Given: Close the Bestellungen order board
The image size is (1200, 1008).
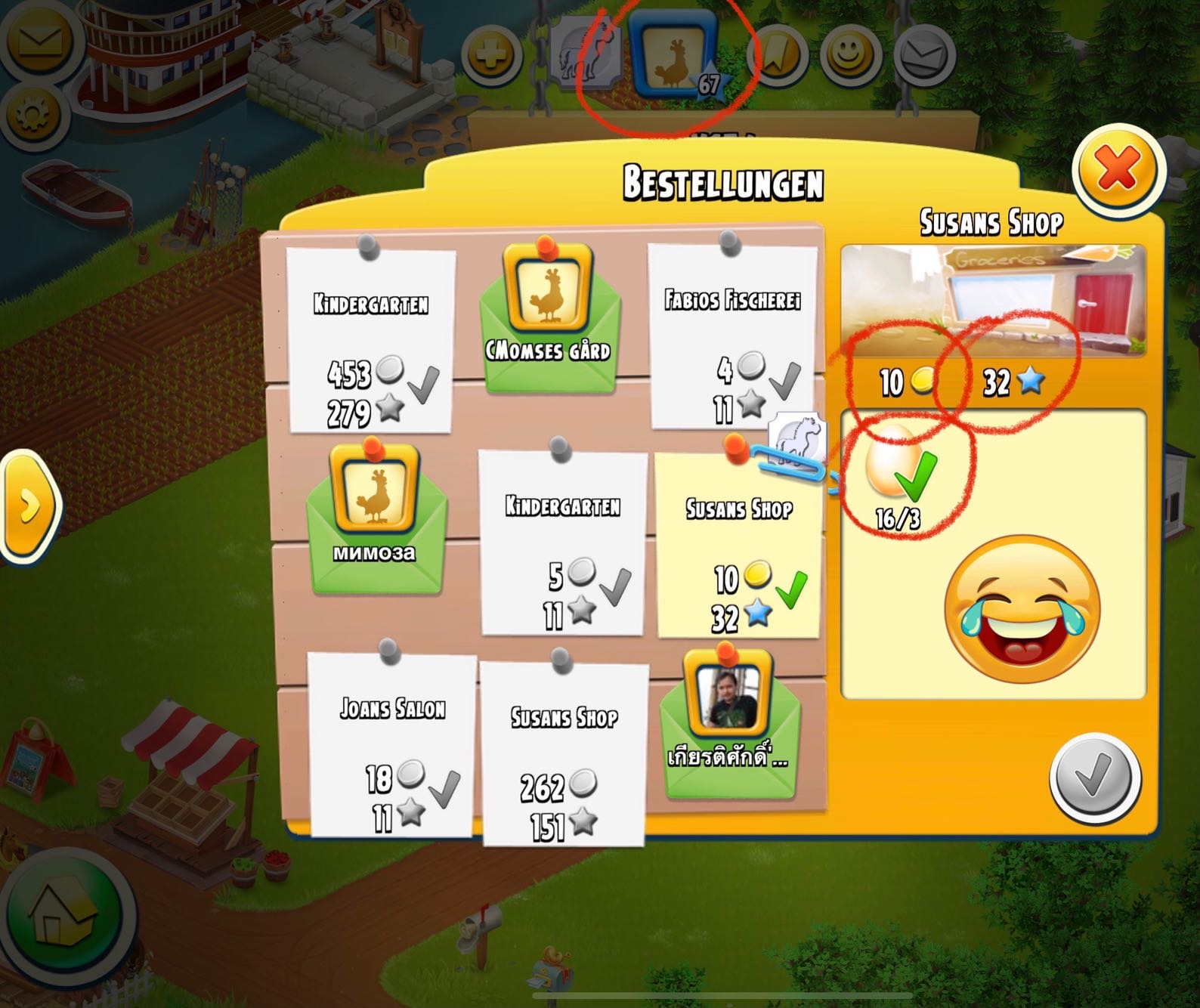Looking at the screenshot, I should [x=1117, y=170].
